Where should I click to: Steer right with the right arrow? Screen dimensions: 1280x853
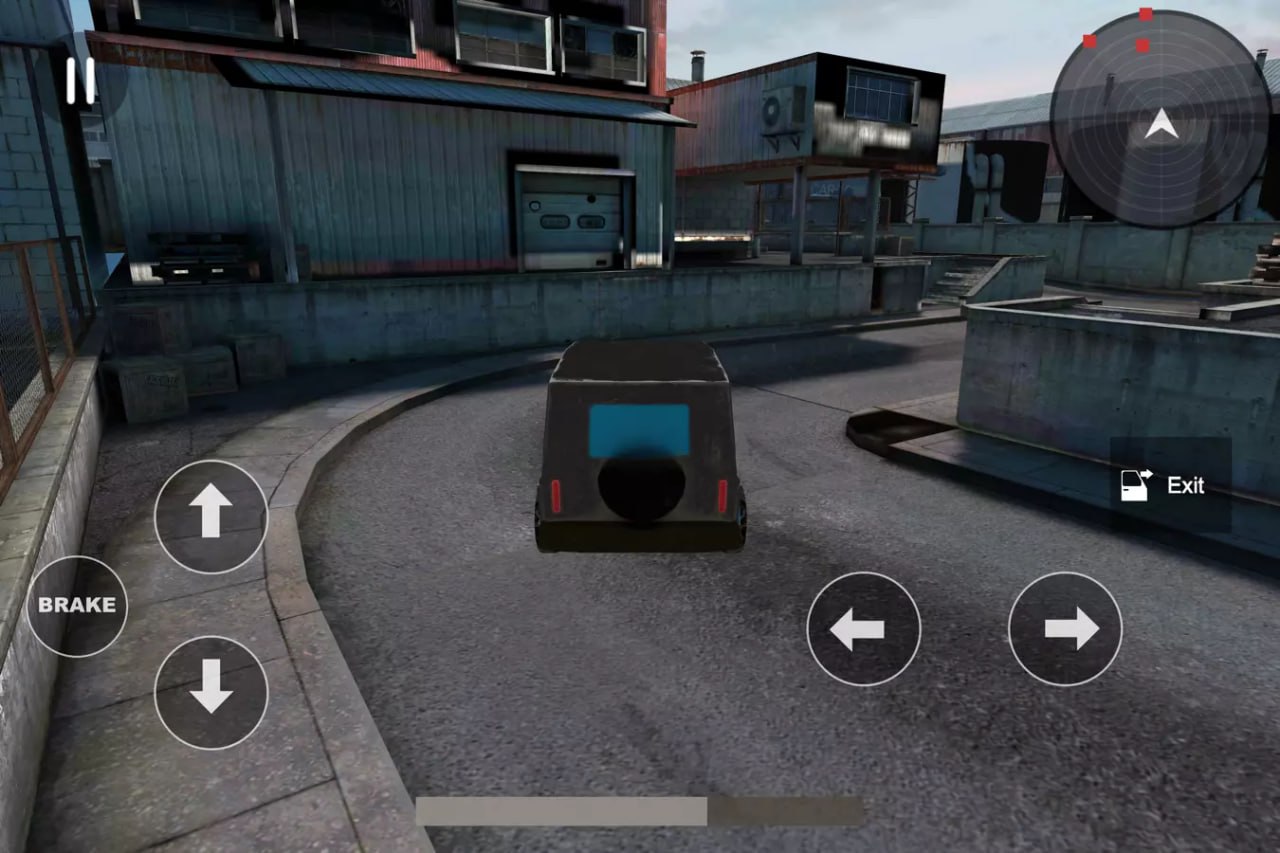1065,629
